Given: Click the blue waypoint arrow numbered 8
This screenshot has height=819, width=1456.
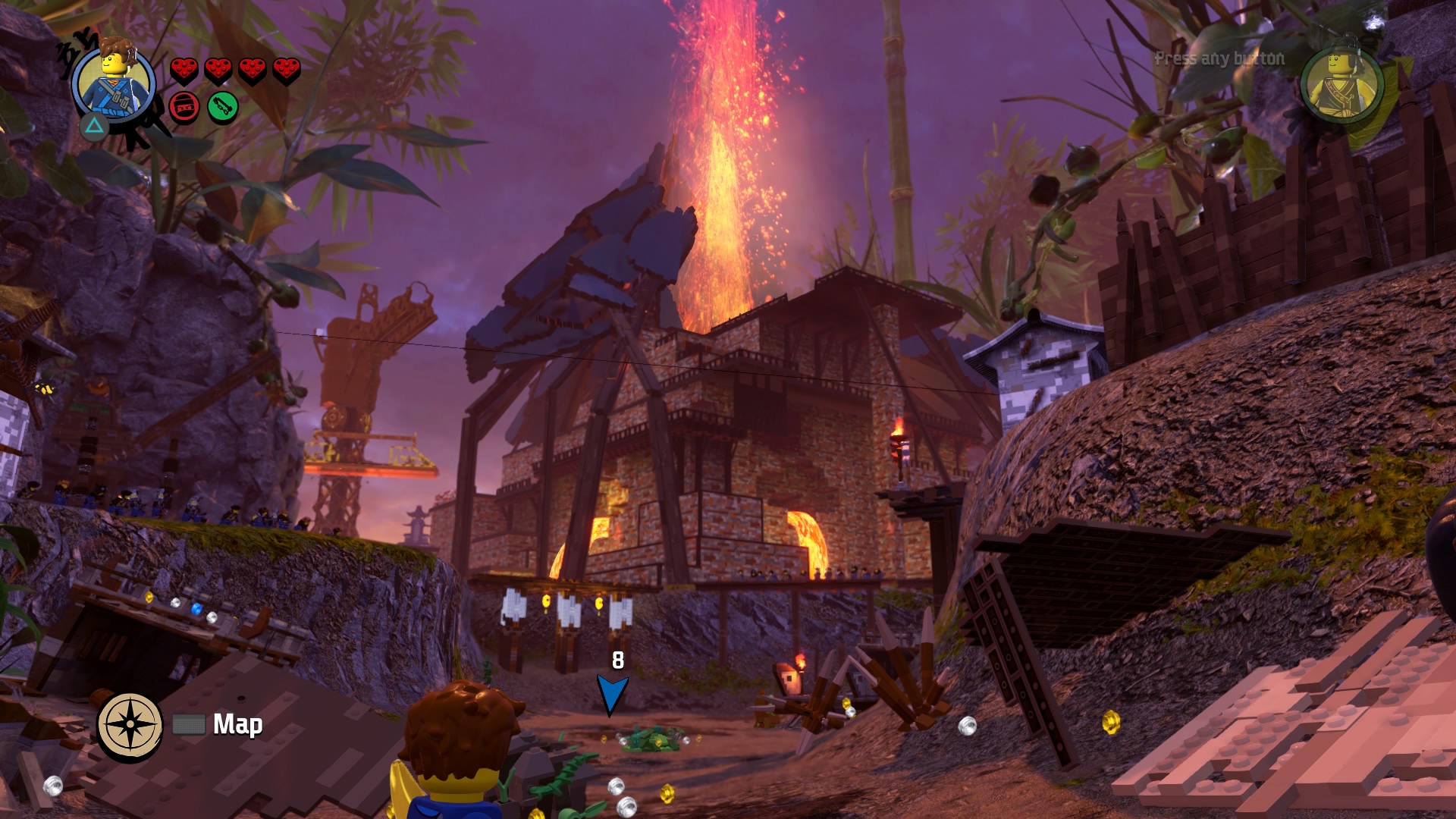Looking at the screenshot, I should pyautogui.click(x=611, y=693).
